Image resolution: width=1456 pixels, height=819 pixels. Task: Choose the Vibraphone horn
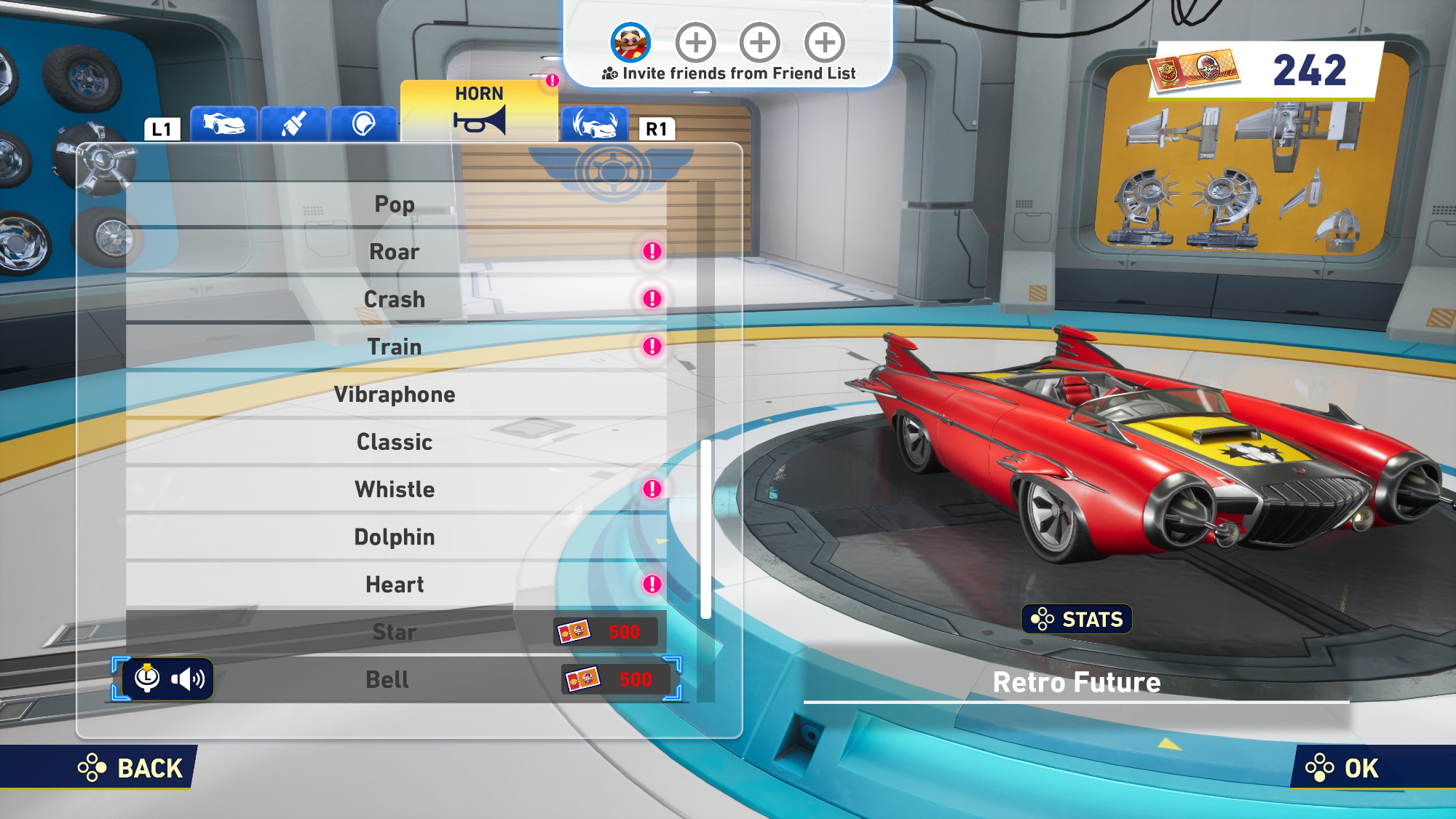[x=395, y=395]
